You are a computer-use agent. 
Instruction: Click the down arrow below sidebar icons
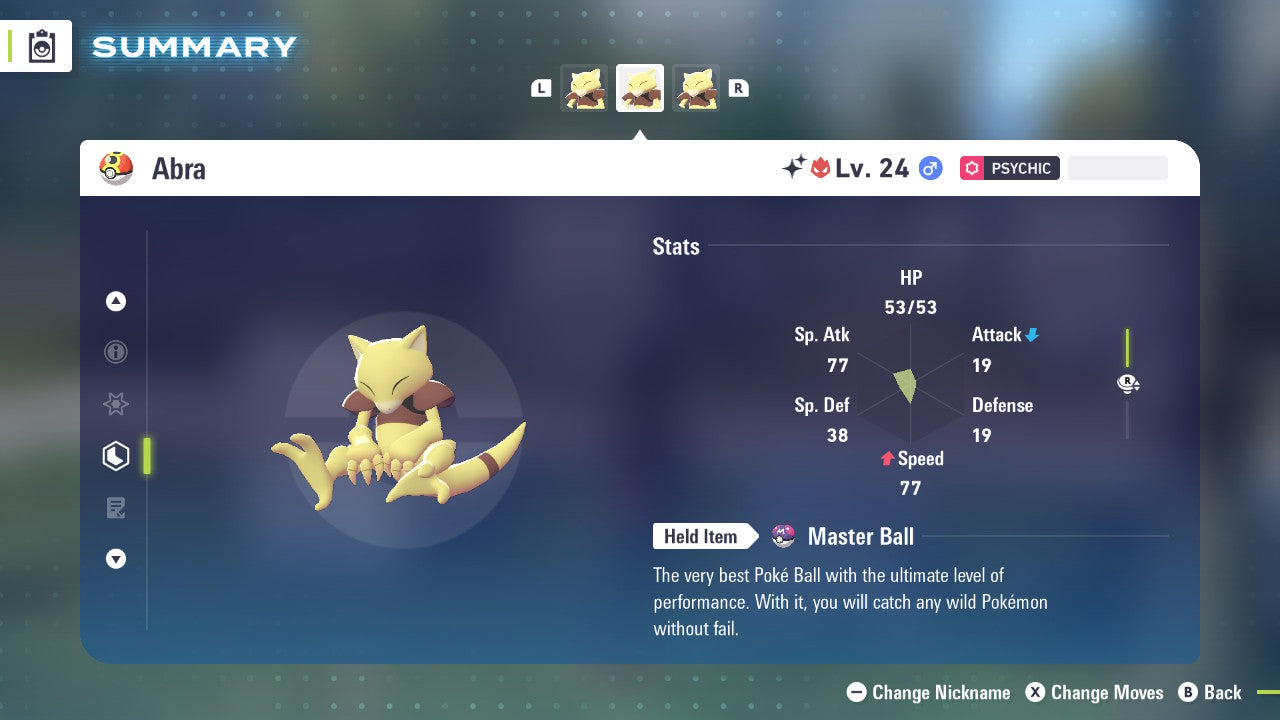point(116,559)
